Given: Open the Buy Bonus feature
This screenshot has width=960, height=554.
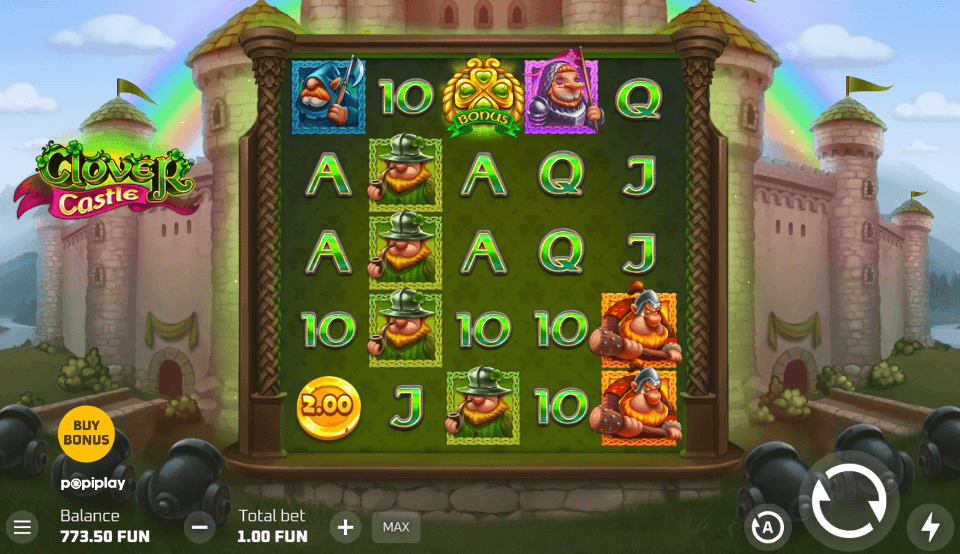Looking at the screenshot, I should pyautogui.click(x=86, y=433).
